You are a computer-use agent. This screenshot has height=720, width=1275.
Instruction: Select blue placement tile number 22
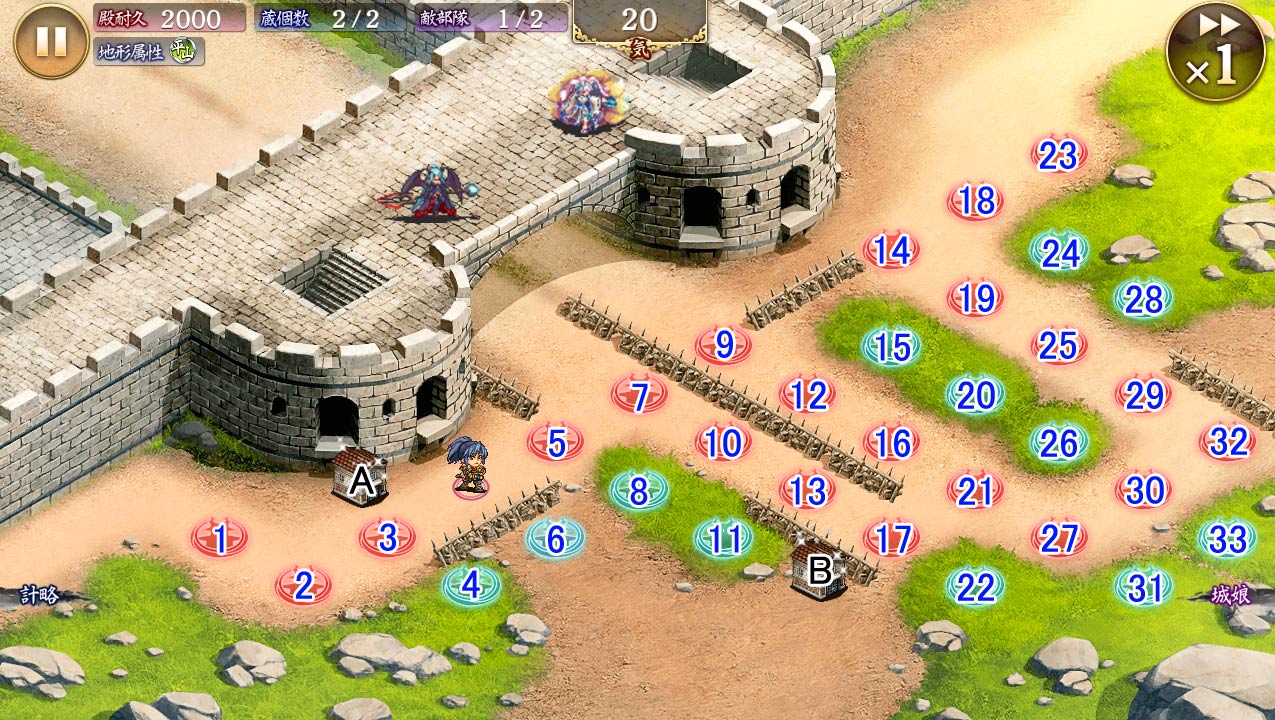click(975, 587)
